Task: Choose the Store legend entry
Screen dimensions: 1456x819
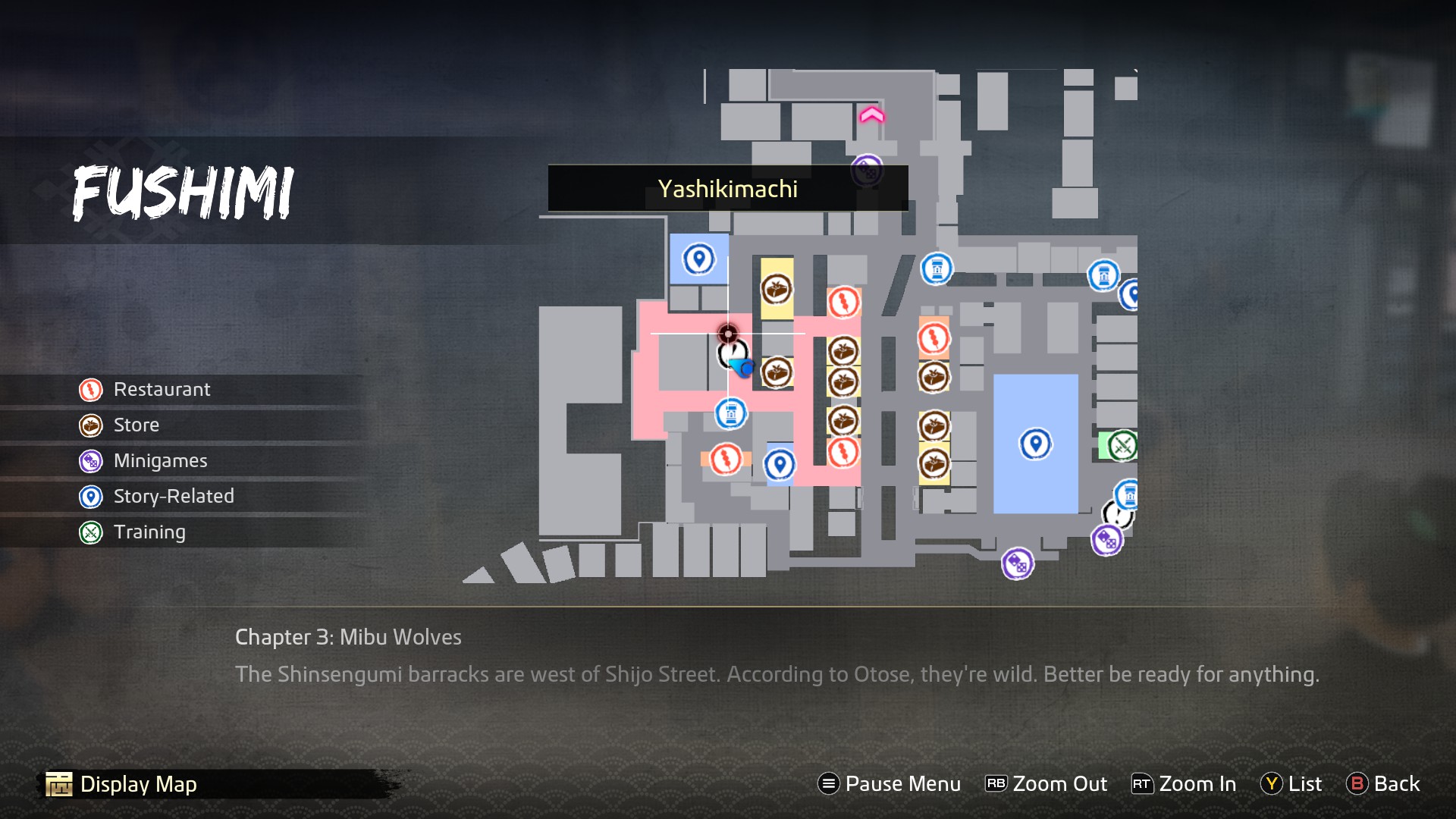Action: [136, 425]
